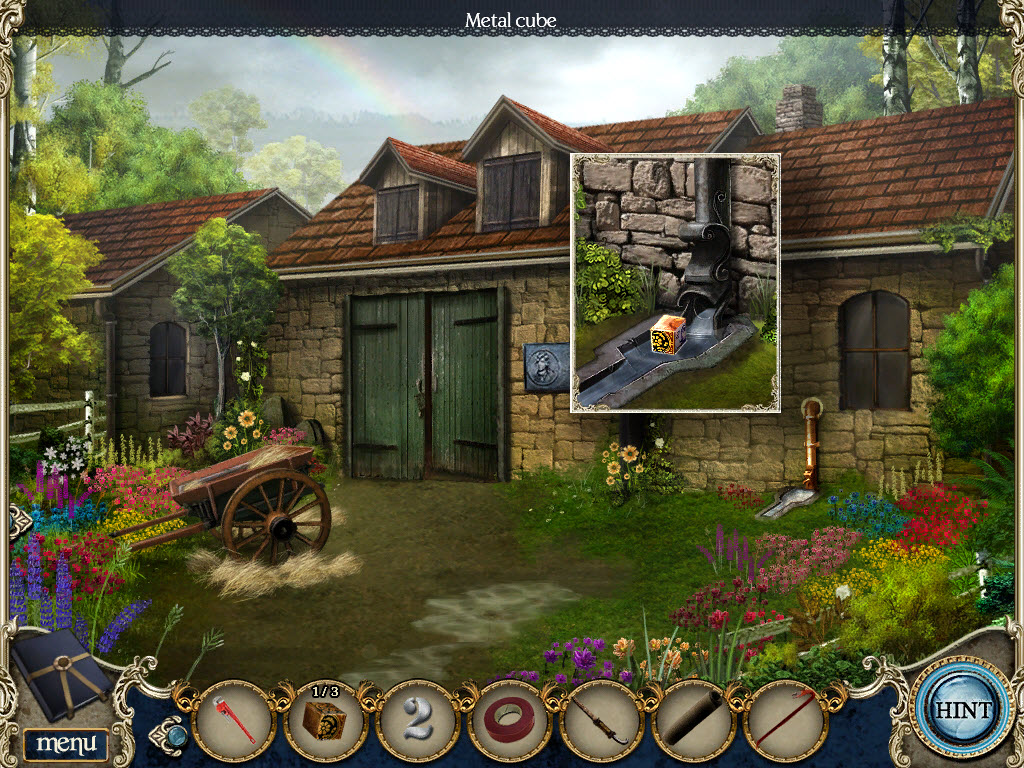Open the game menu
Viewport: 1024px width, 768px height.
(x=66, y=743)
